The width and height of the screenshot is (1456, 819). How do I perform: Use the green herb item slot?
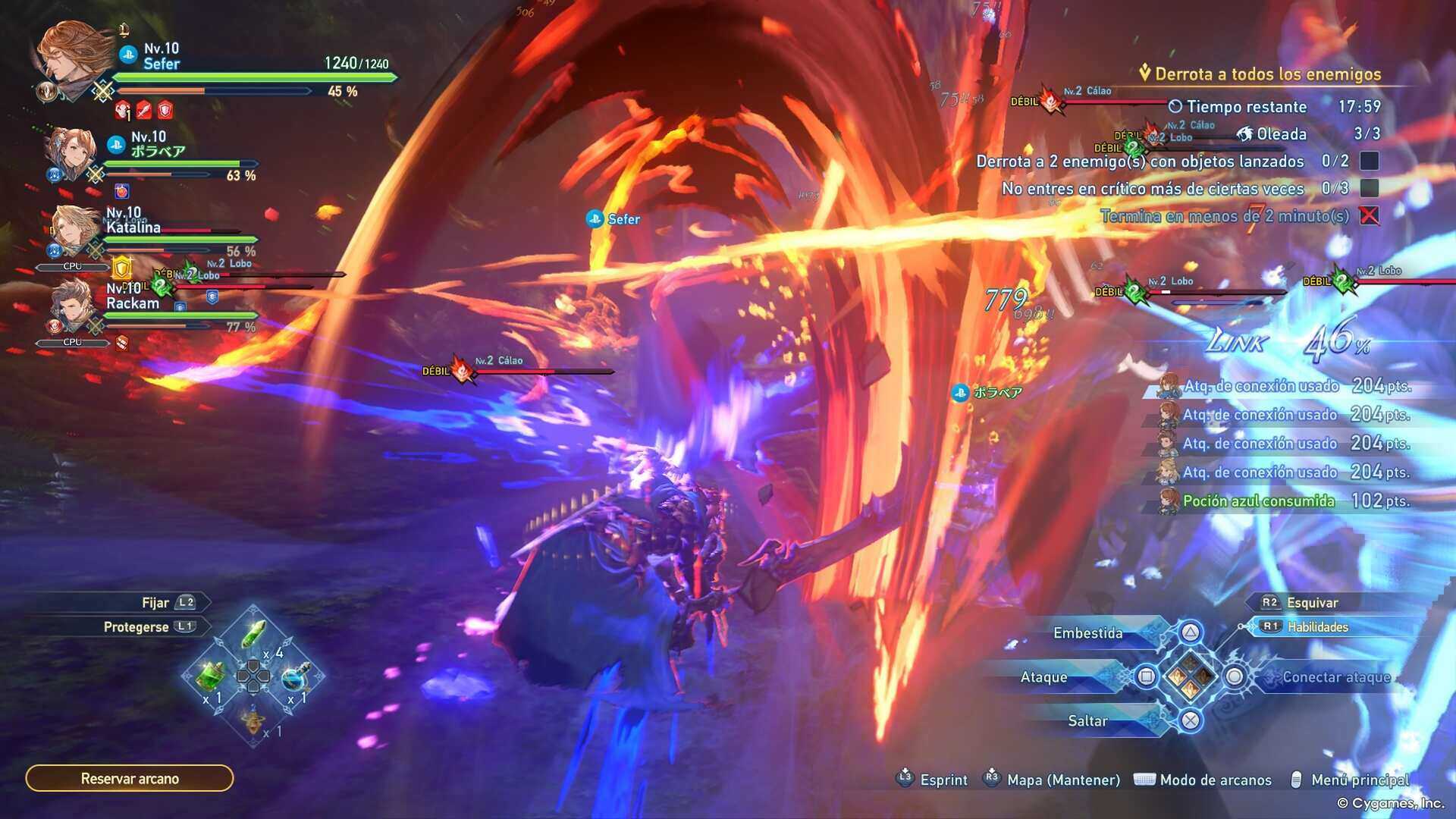pyautogui.click(x=254, y=633)
